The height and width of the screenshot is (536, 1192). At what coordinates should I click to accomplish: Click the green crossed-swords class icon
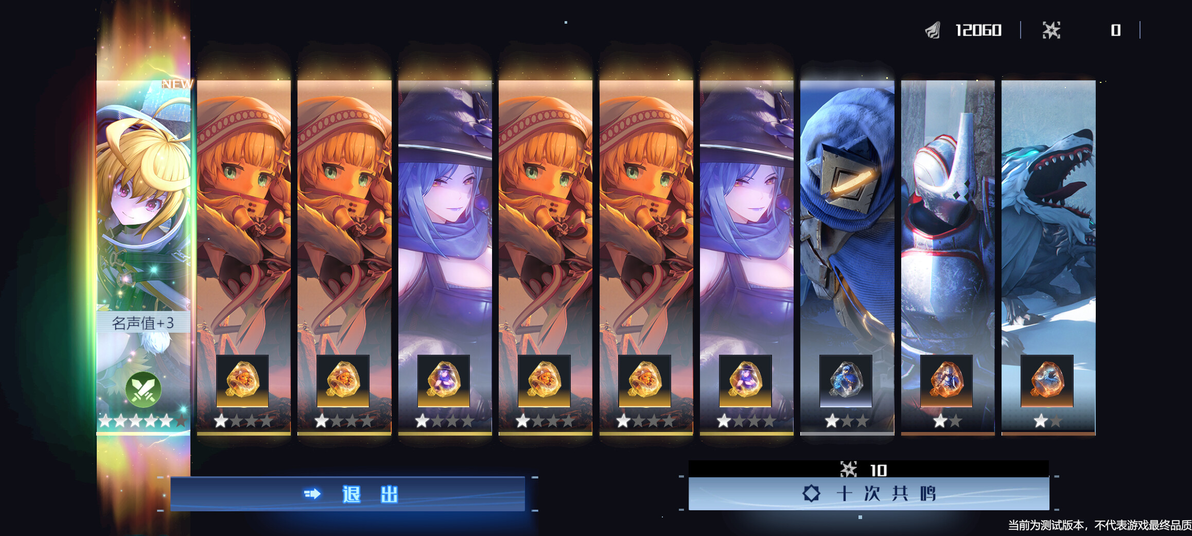point(143,388)
